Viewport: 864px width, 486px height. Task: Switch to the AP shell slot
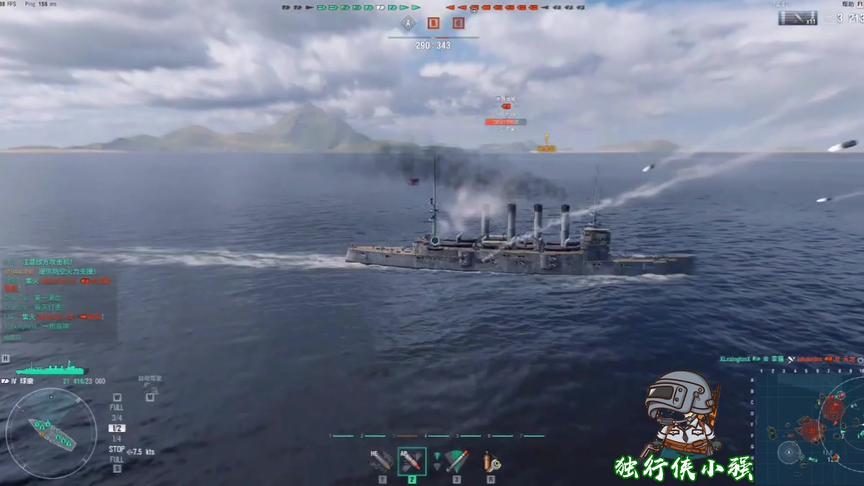click(412, 461)
